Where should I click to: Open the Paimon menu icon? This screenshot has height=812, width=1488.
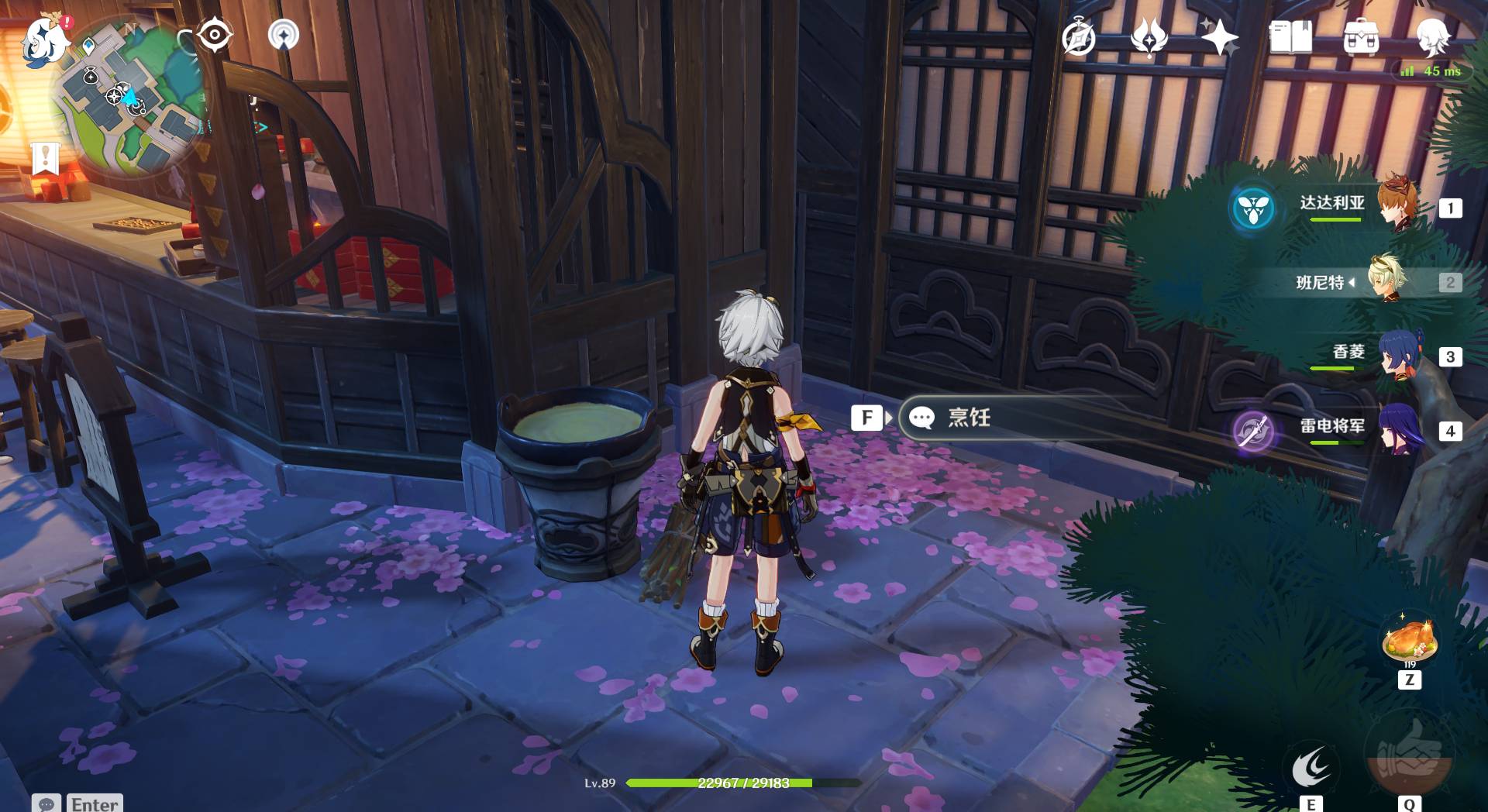point(43,39)
